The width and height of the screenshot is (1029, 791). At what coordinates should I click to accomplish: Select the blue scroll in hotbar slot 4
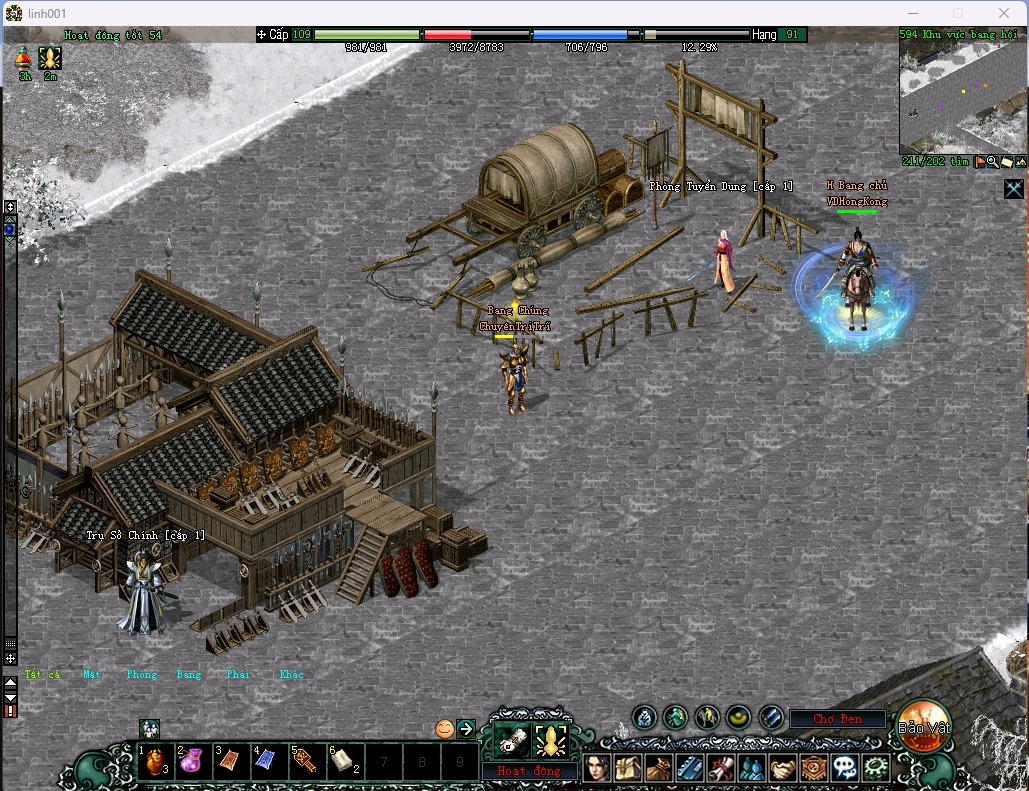266,762
